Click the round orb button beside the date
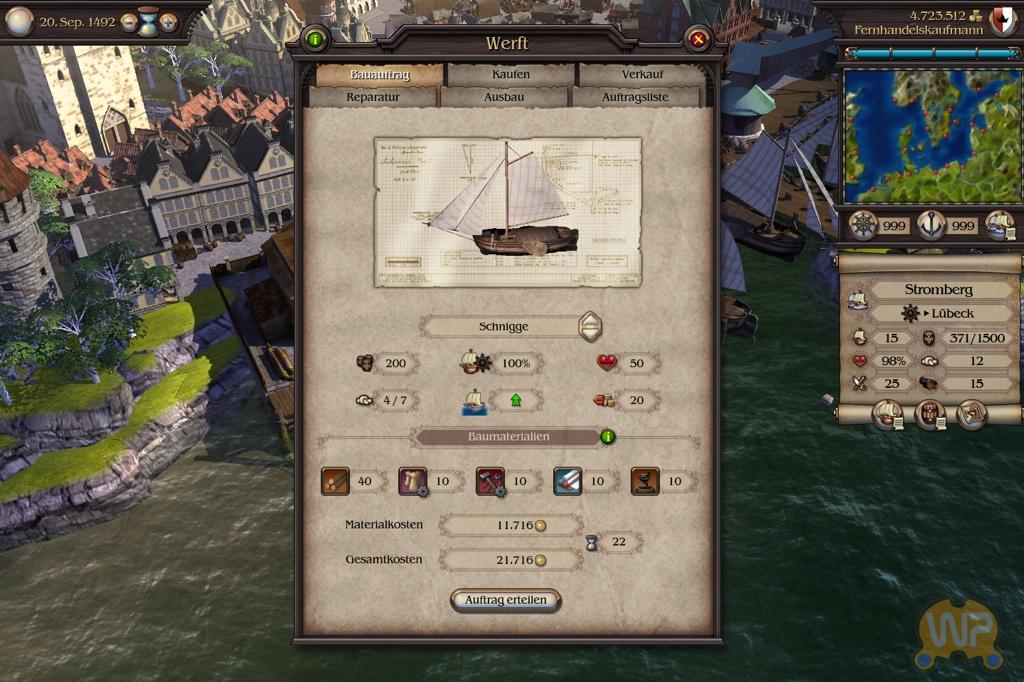 [x=19, y=20]
